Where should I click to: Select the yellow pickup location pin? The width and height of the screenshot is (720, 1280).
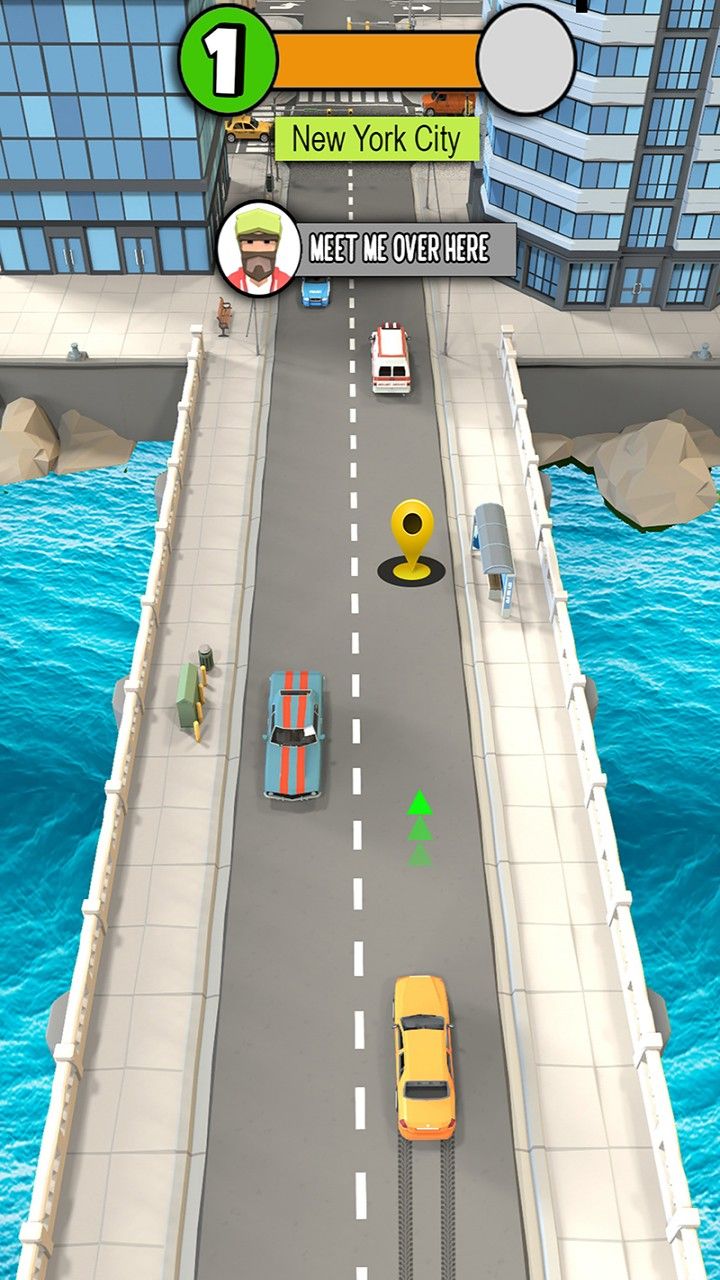pyautogui.click(x=411, y=532)
